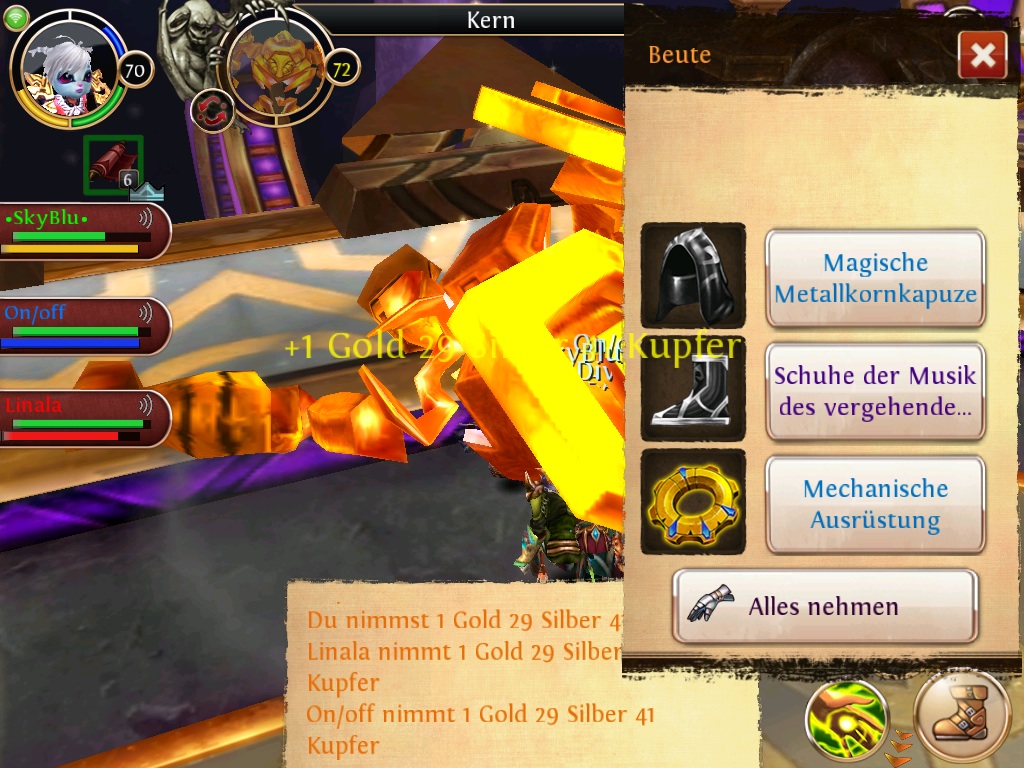The height and width of the screenshot is (768, 1024).
Task: Select party member SkyBlu's frame
Action: [84, 231]
